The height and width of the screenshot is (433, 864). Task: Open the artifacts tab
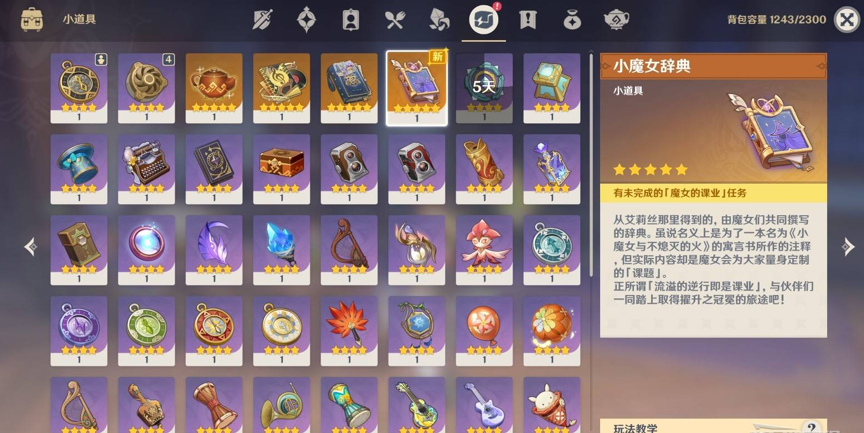tap(307, 19)
